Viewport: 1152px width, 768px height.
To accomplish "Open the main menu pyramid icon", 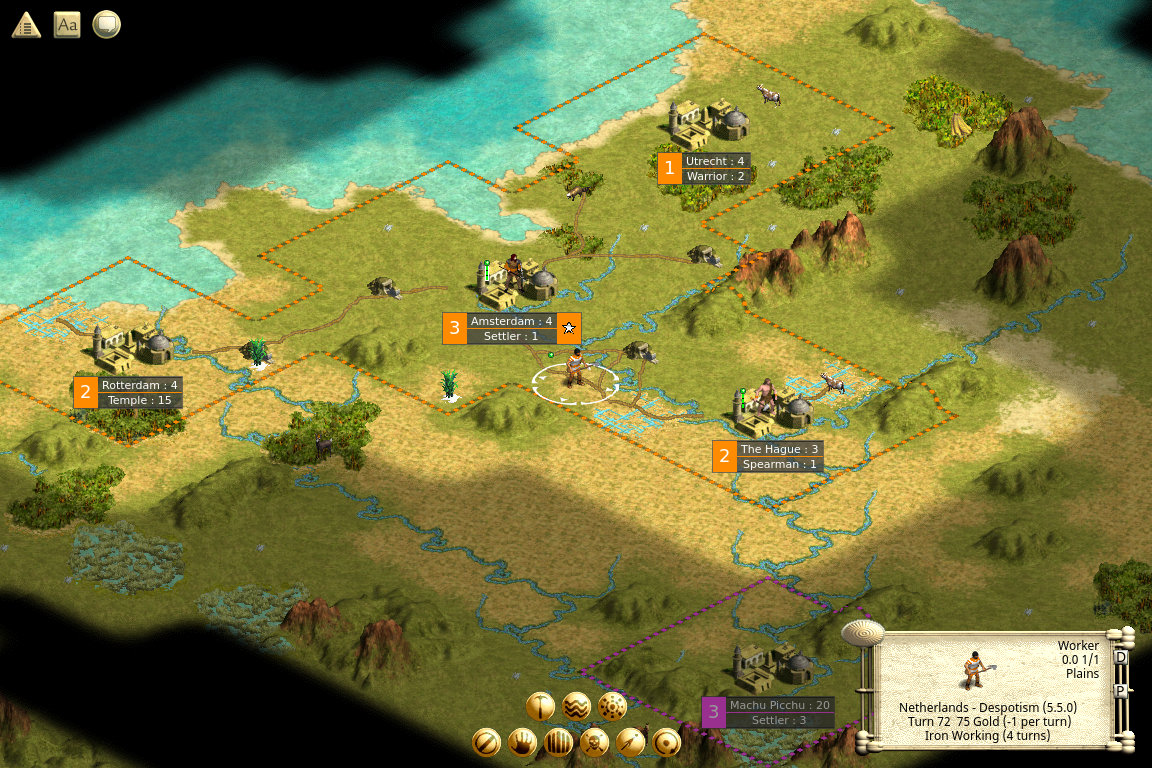I will coord(26,25).
